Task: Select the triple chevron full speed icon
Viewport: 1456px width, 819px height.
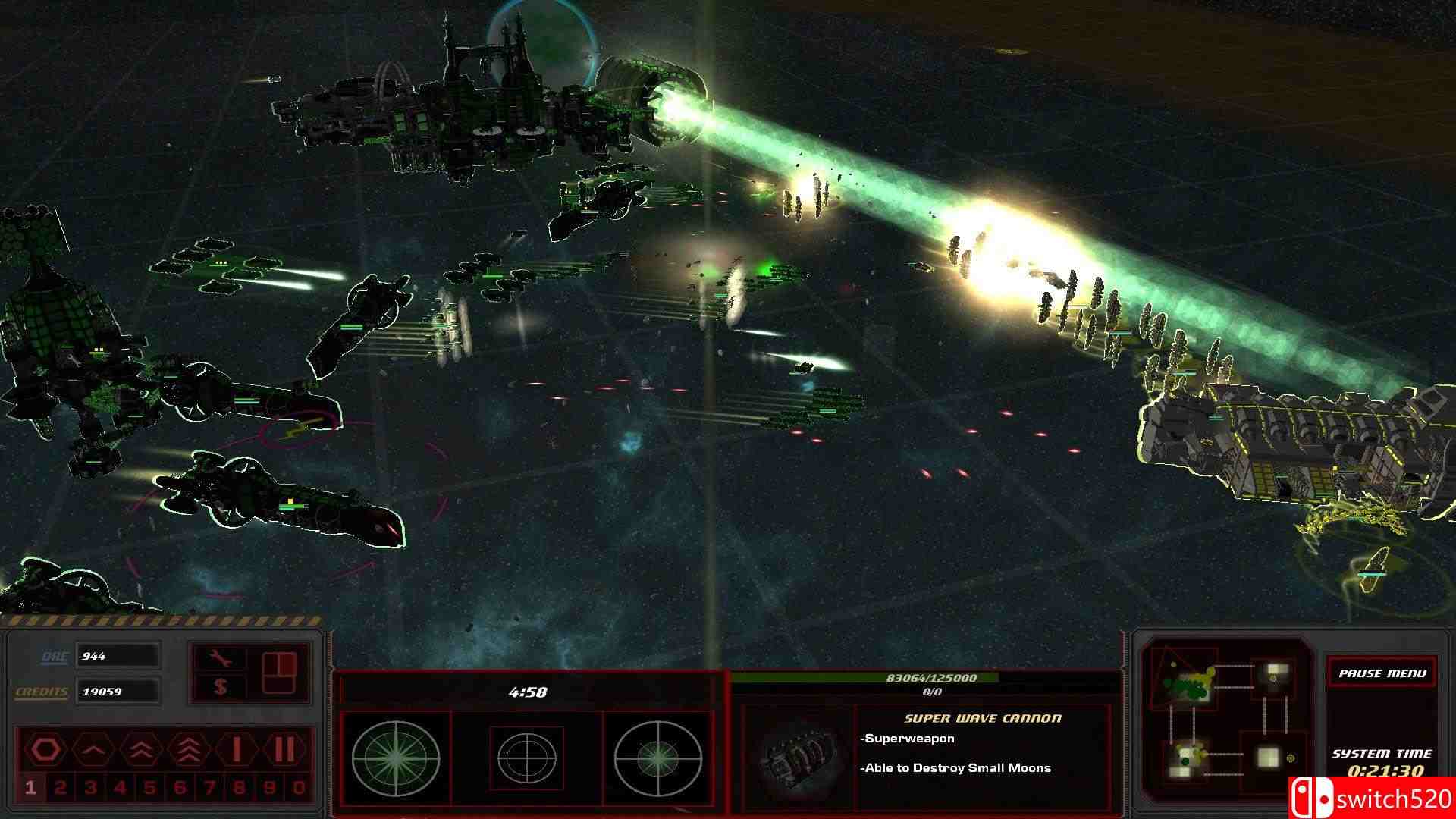Action: tap(188, 748)
